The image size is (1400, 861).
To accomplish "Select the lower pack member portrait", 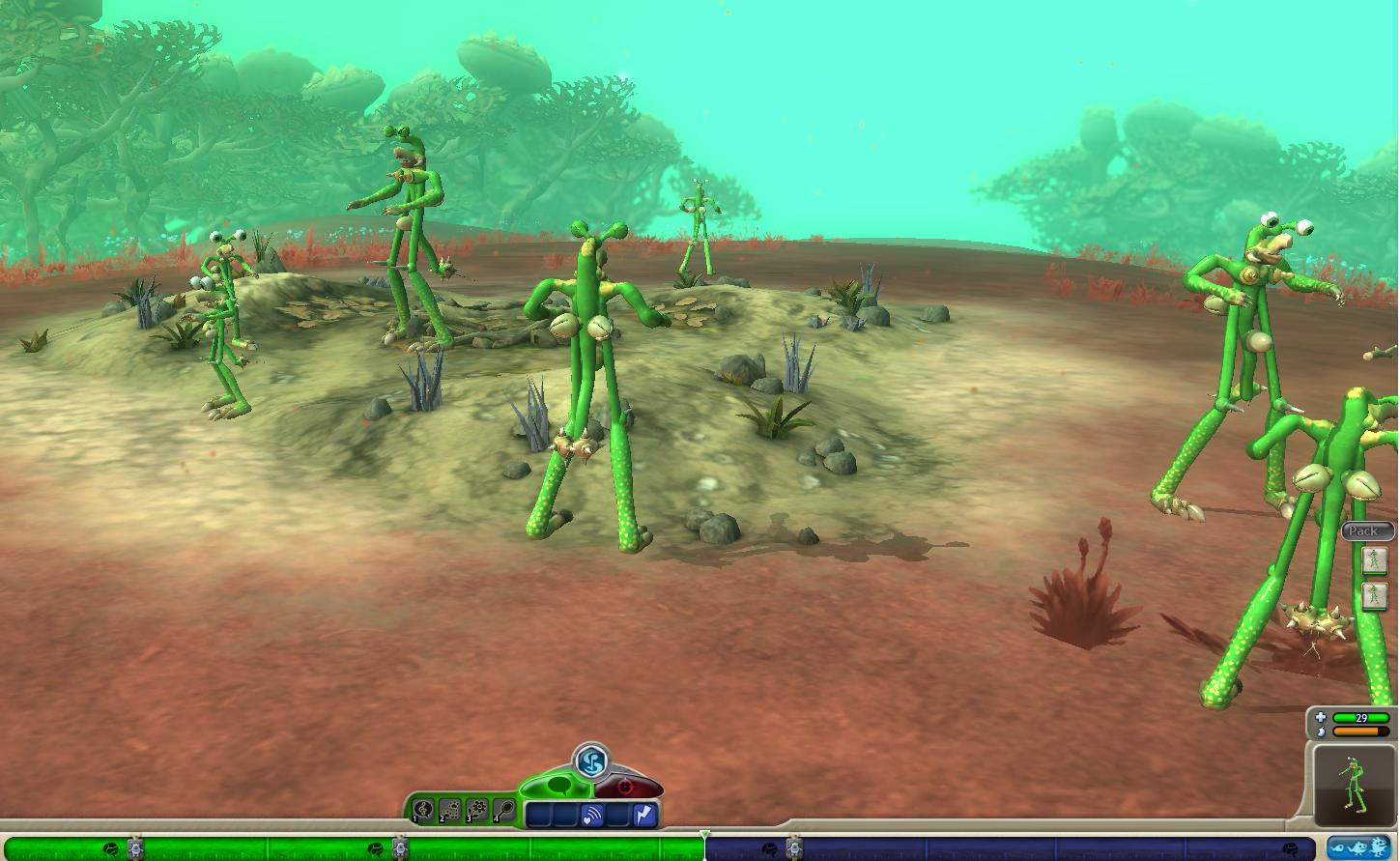I will tap(1374, 595).
